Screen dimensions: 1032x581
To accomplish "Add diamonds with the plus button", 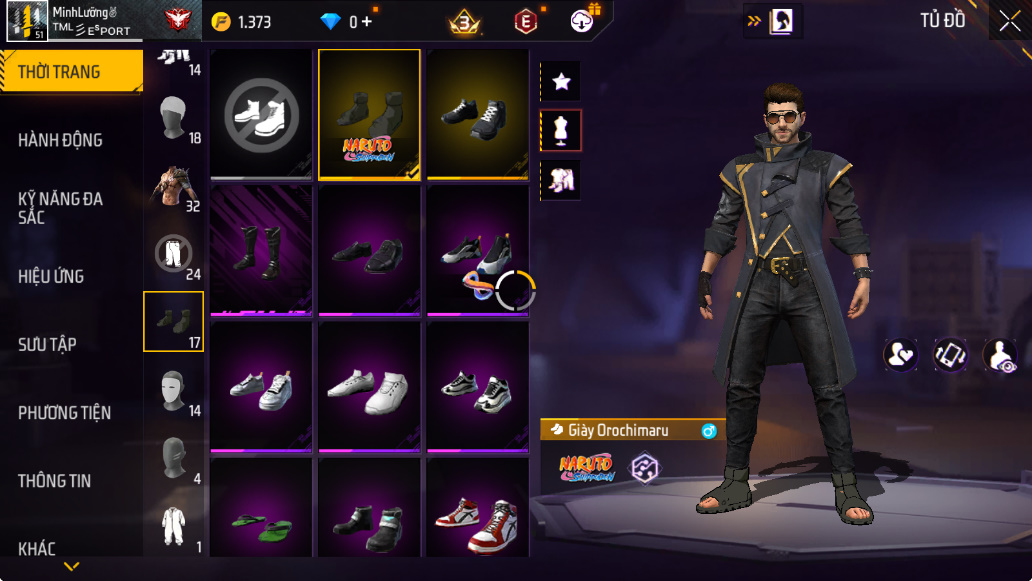I will coord(367,21).
